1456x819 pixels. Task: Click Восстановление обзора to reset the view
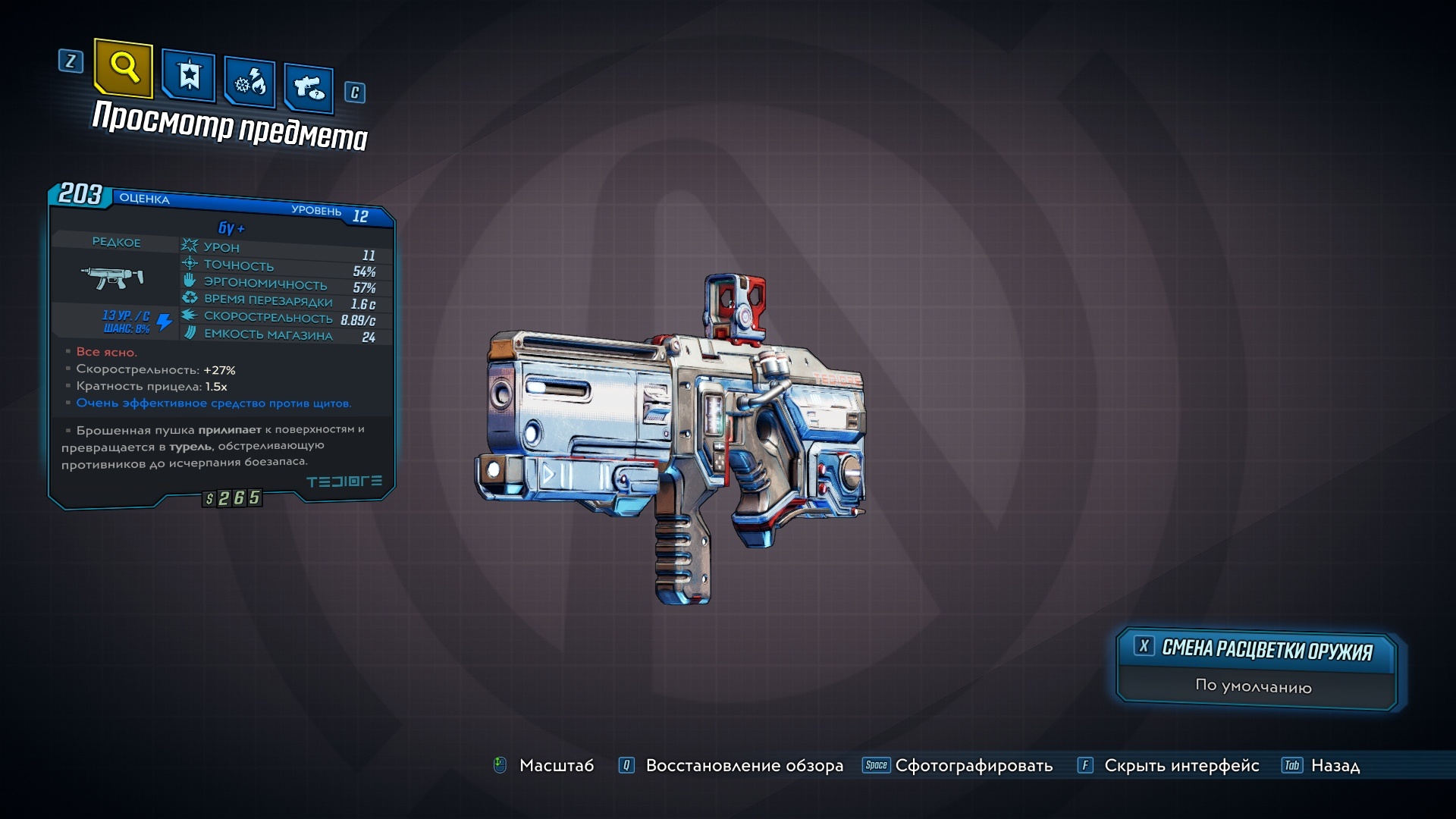click(742, 766)
